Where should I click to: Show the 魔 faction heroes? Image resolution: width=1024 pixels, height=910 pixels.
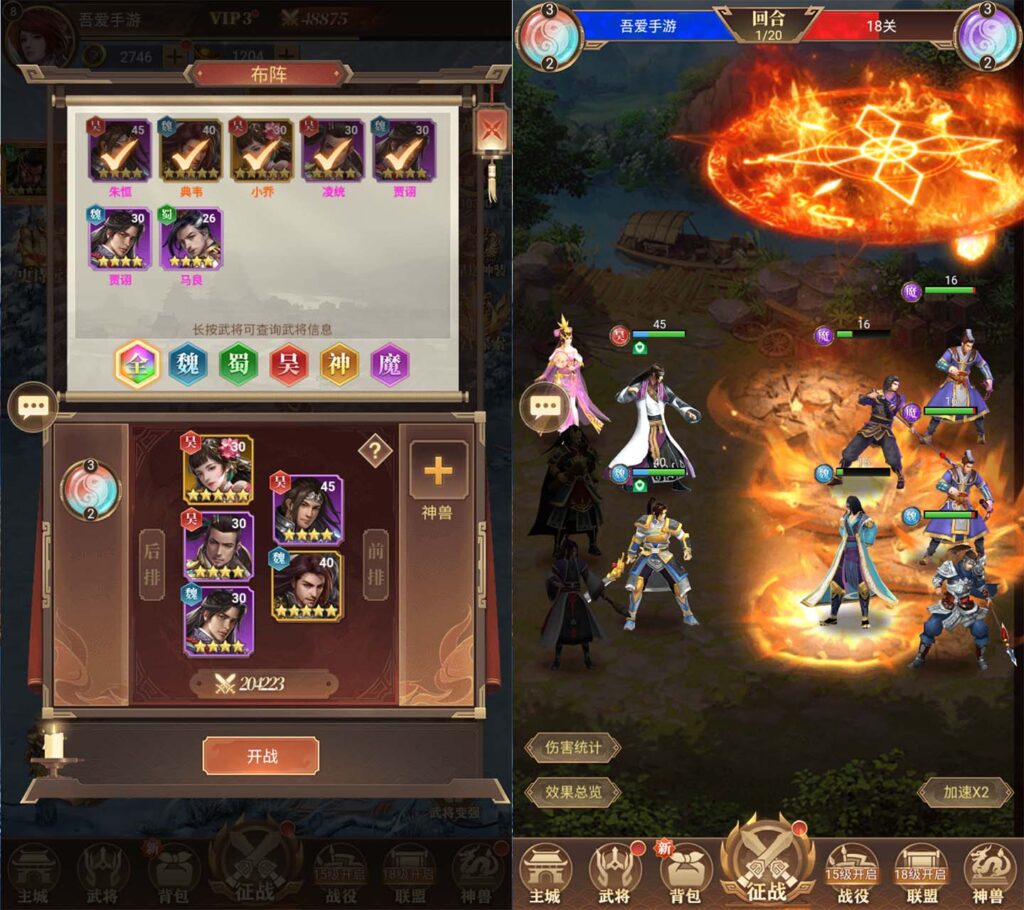click(390, 365)
